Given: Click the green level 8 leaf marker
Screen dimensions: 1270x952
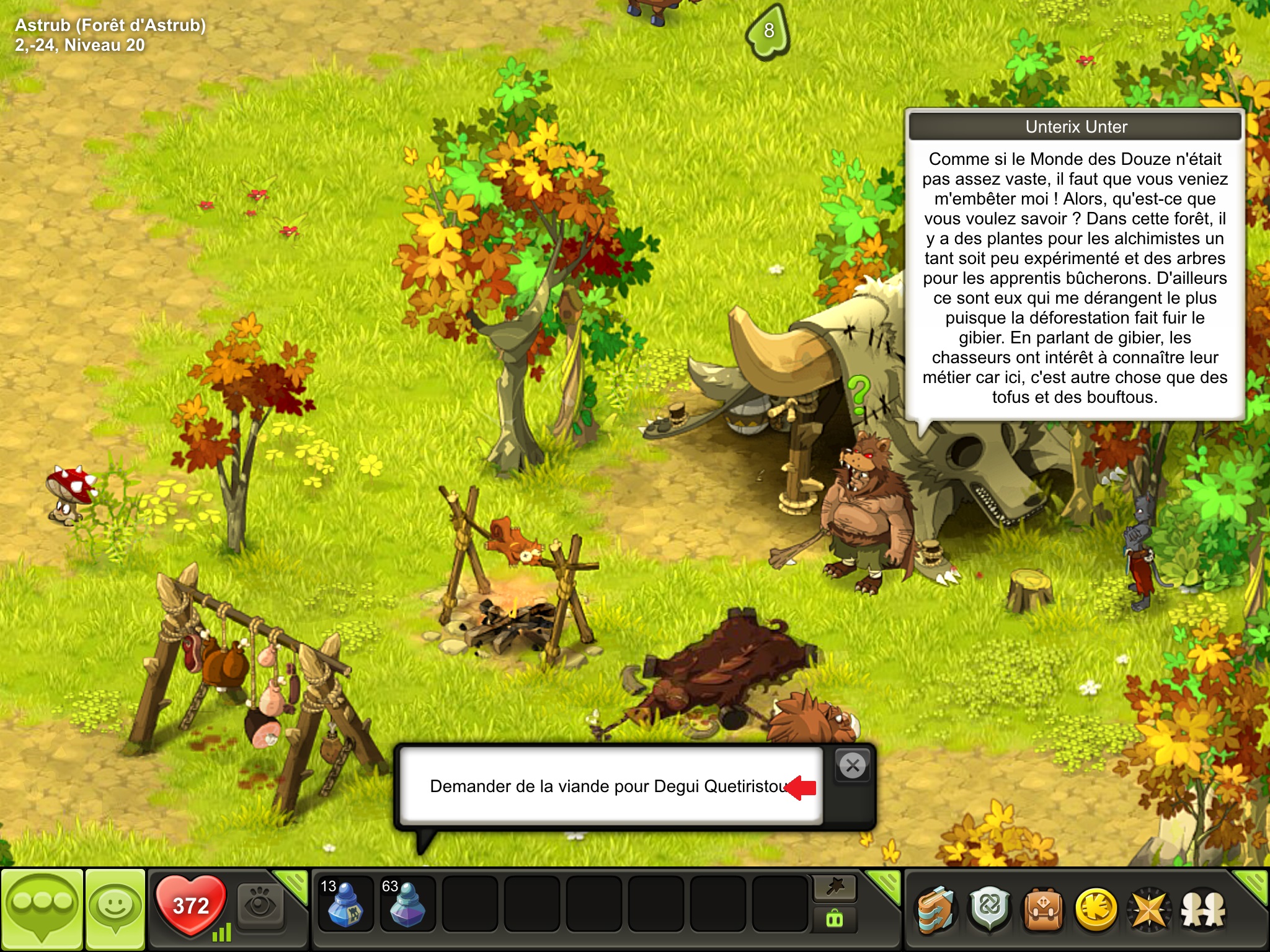Looking at the screenshot, I should [769, 31].
